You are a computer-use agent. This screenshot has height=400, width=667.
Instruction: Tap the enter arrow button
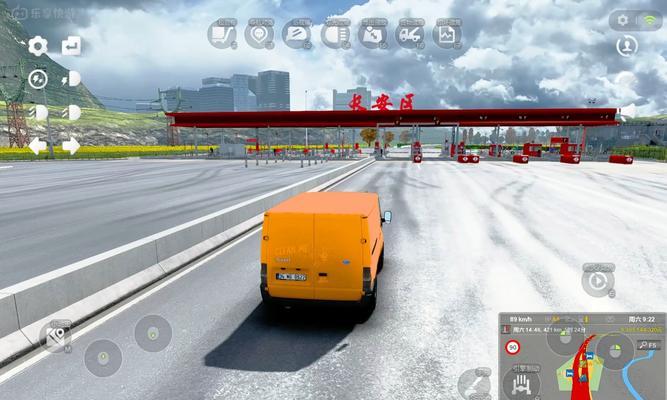click(x=71, y=45)
